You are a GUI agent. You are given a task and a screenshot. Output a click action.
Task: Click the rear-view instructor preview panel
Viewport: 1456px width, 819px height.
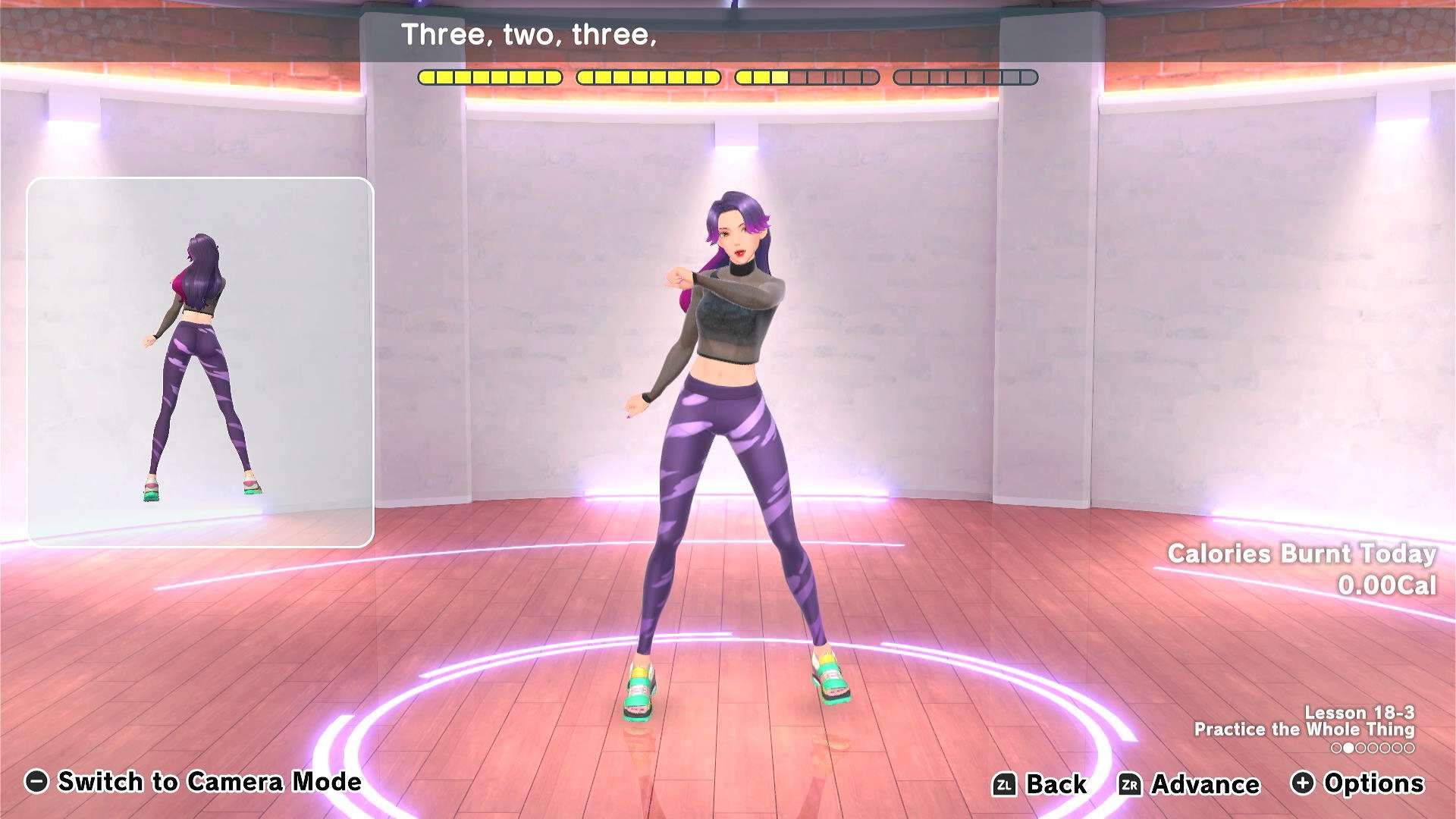(x=200, y=362)
